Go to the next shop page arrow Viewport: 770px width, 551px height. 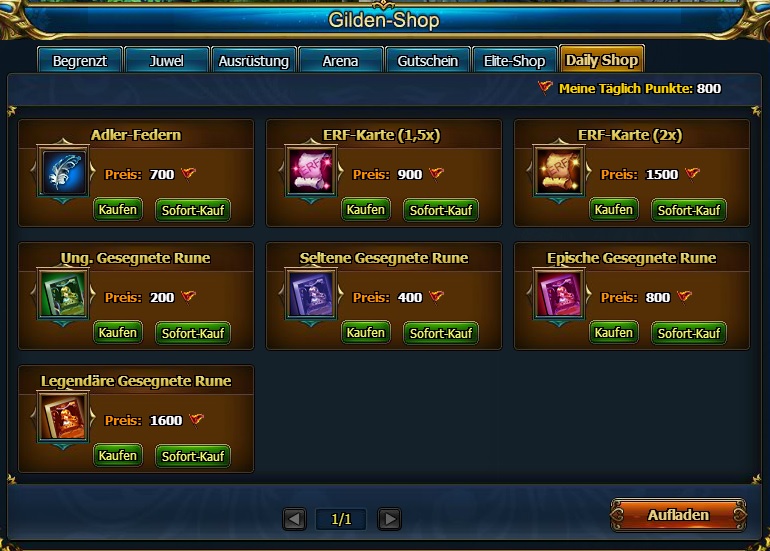pos(389,519)
